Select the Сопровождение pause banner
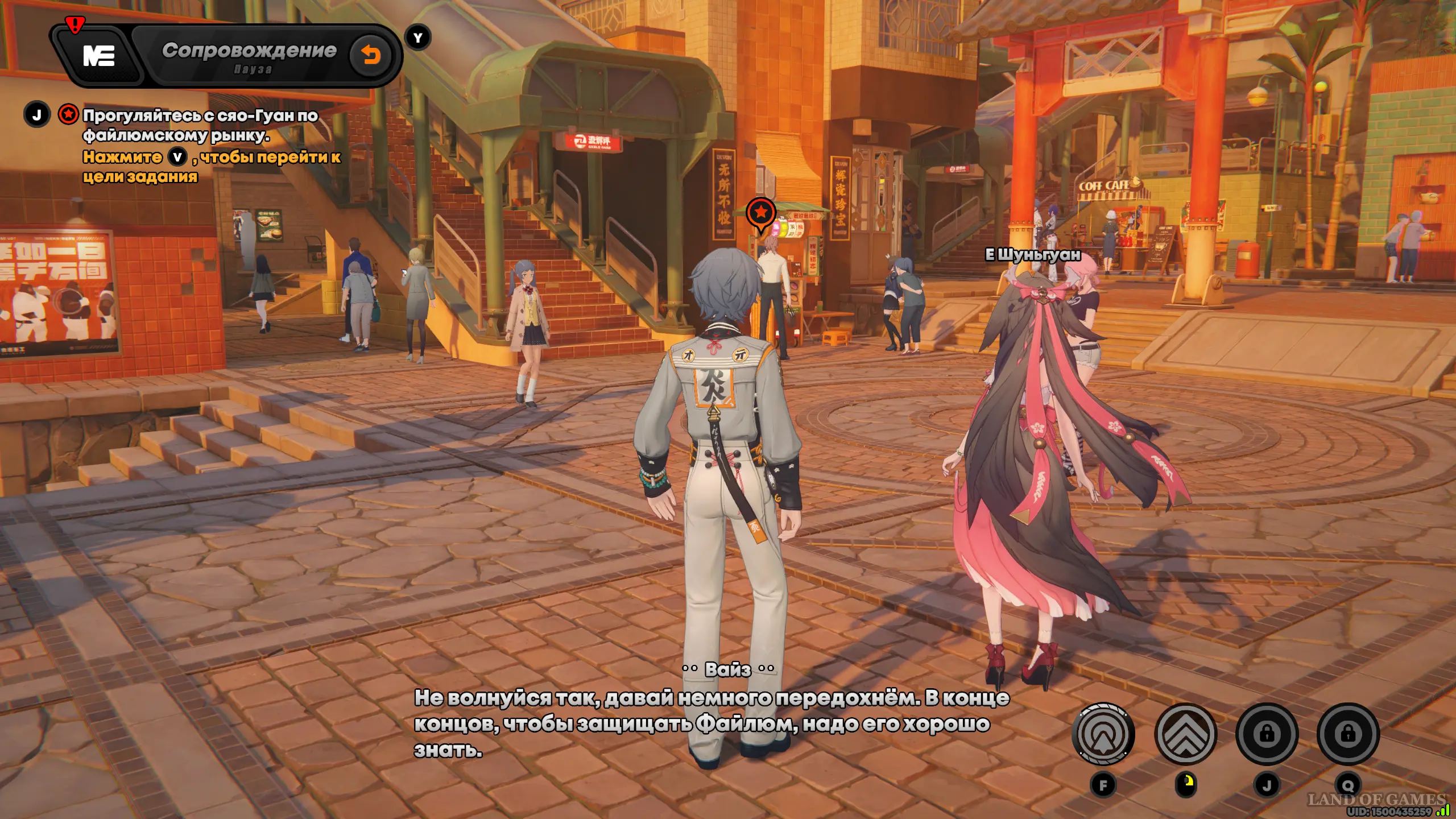 [x=249, y=56]
